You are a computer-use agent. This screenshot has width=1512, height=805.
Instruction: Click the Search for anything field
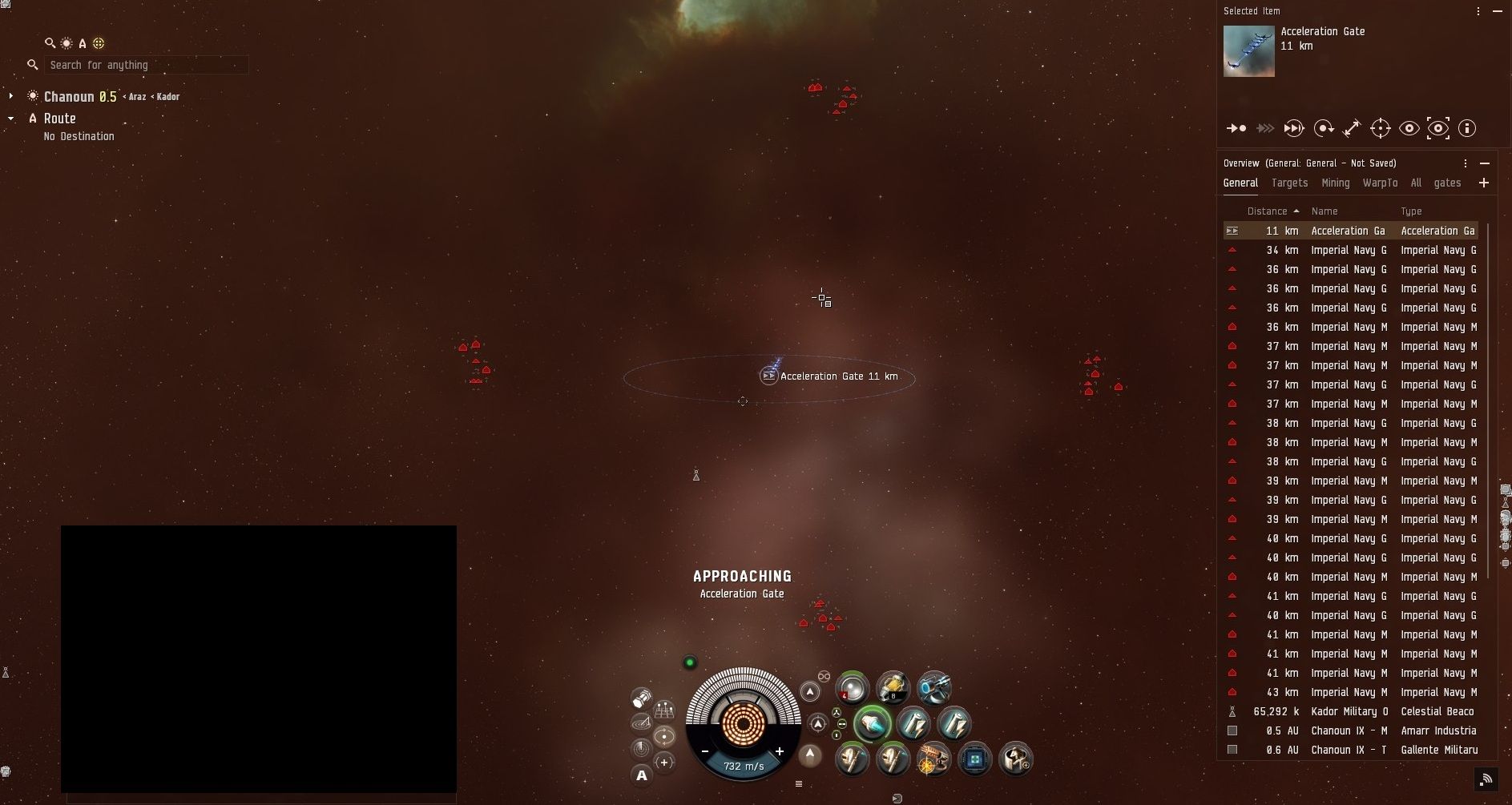point(144,65)
